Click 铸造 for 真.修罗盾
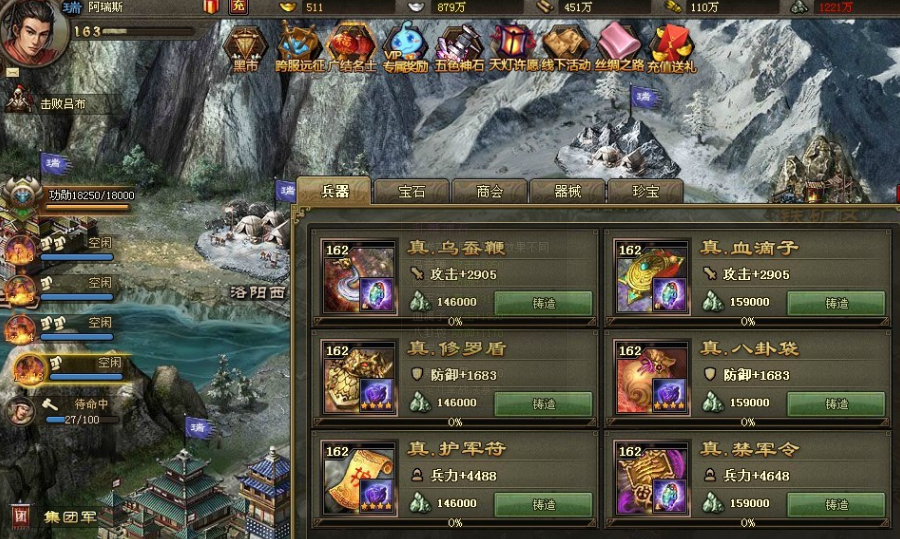Viewport: 900px width, 539px height. click(543, 404)
